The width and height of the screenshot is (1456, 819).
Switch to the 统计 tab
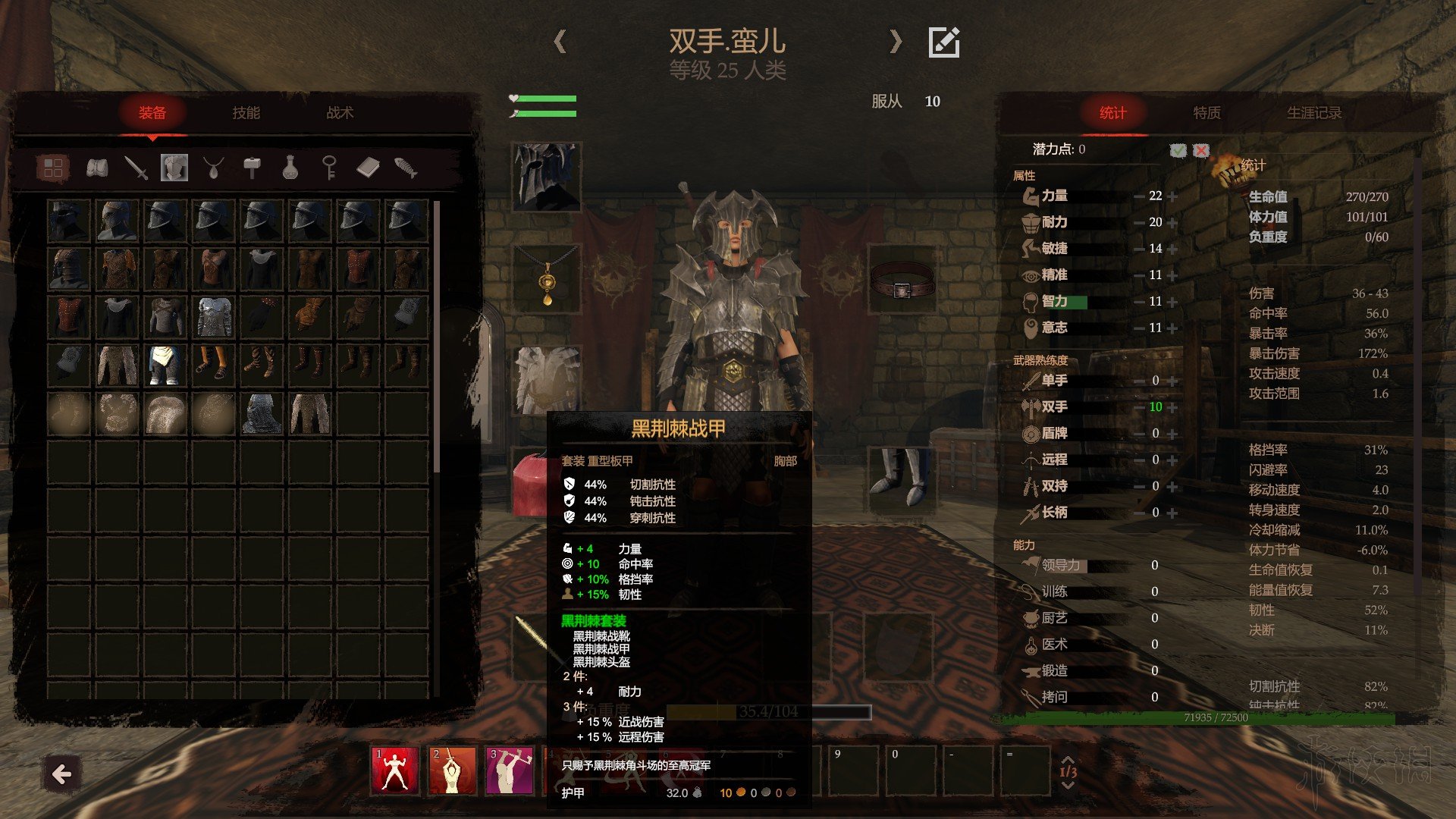1112,113
